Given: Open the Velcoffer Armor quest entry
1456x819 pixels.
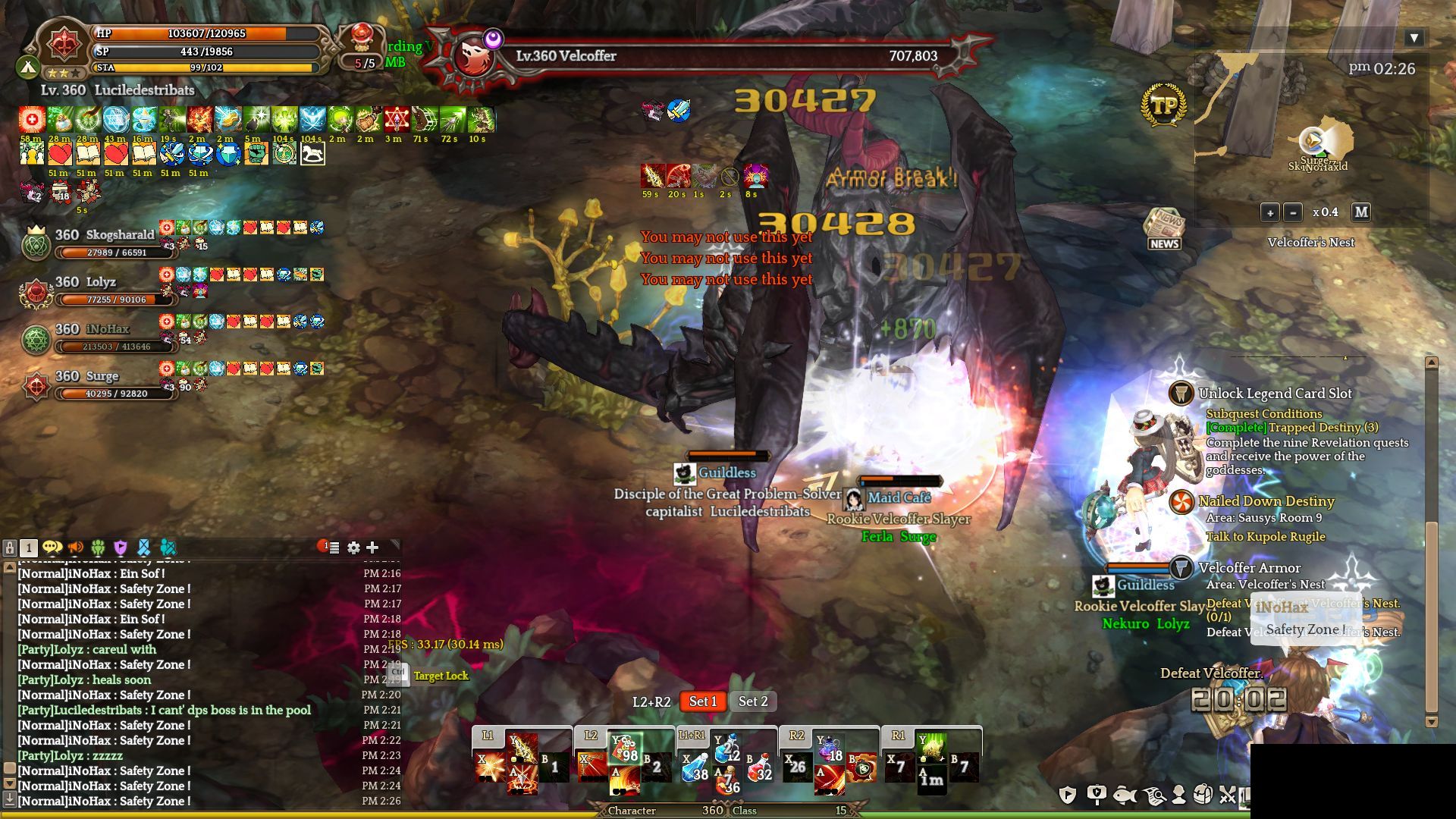Looking at the screenshot, I should point(1249,568).
